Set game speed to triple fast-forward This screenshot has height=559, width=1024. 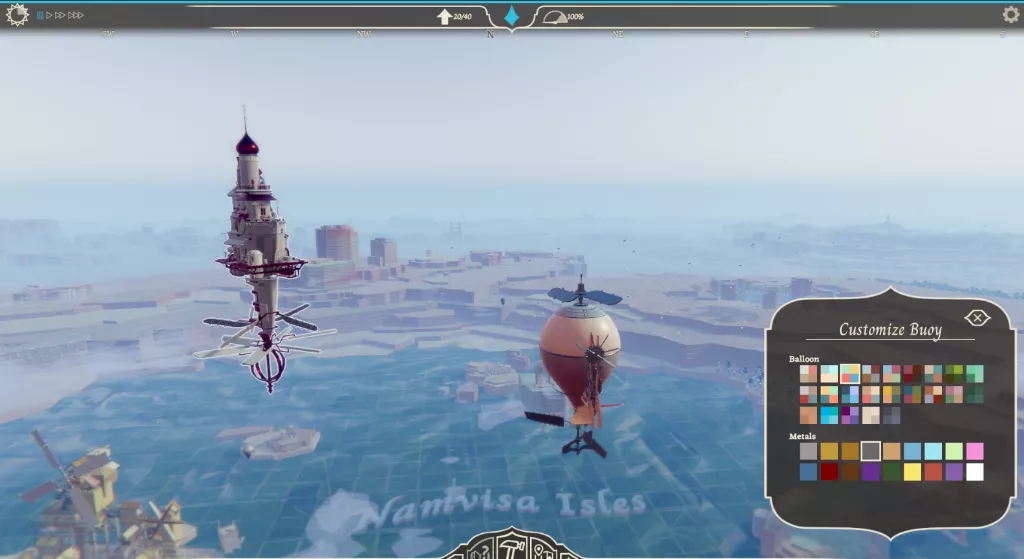pyautogui.click(x=76, y=15)
